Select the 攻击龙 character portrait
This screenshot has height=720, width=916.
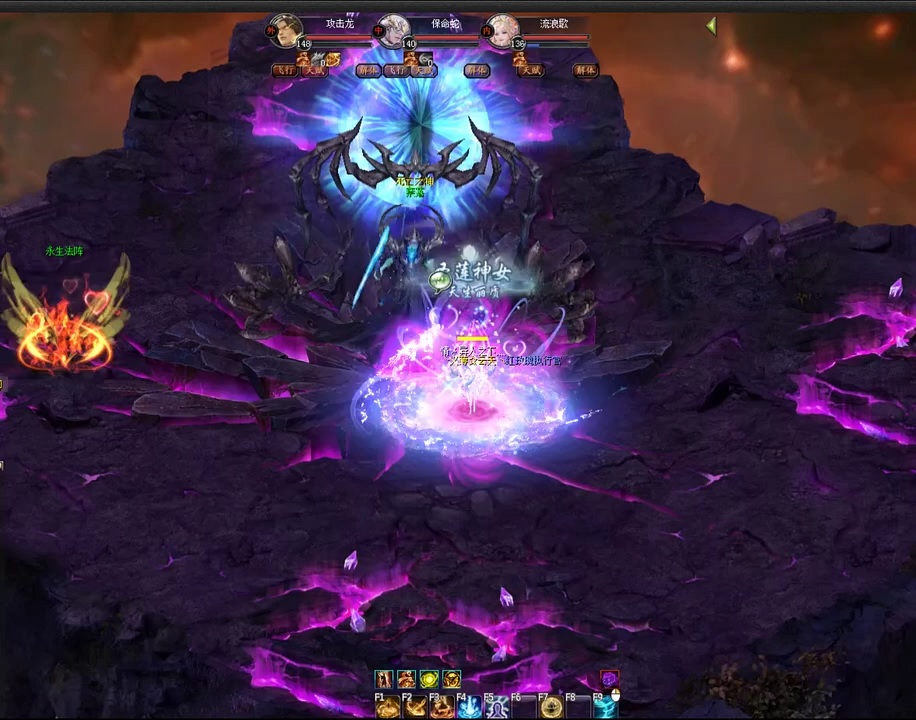click(287, 31)
